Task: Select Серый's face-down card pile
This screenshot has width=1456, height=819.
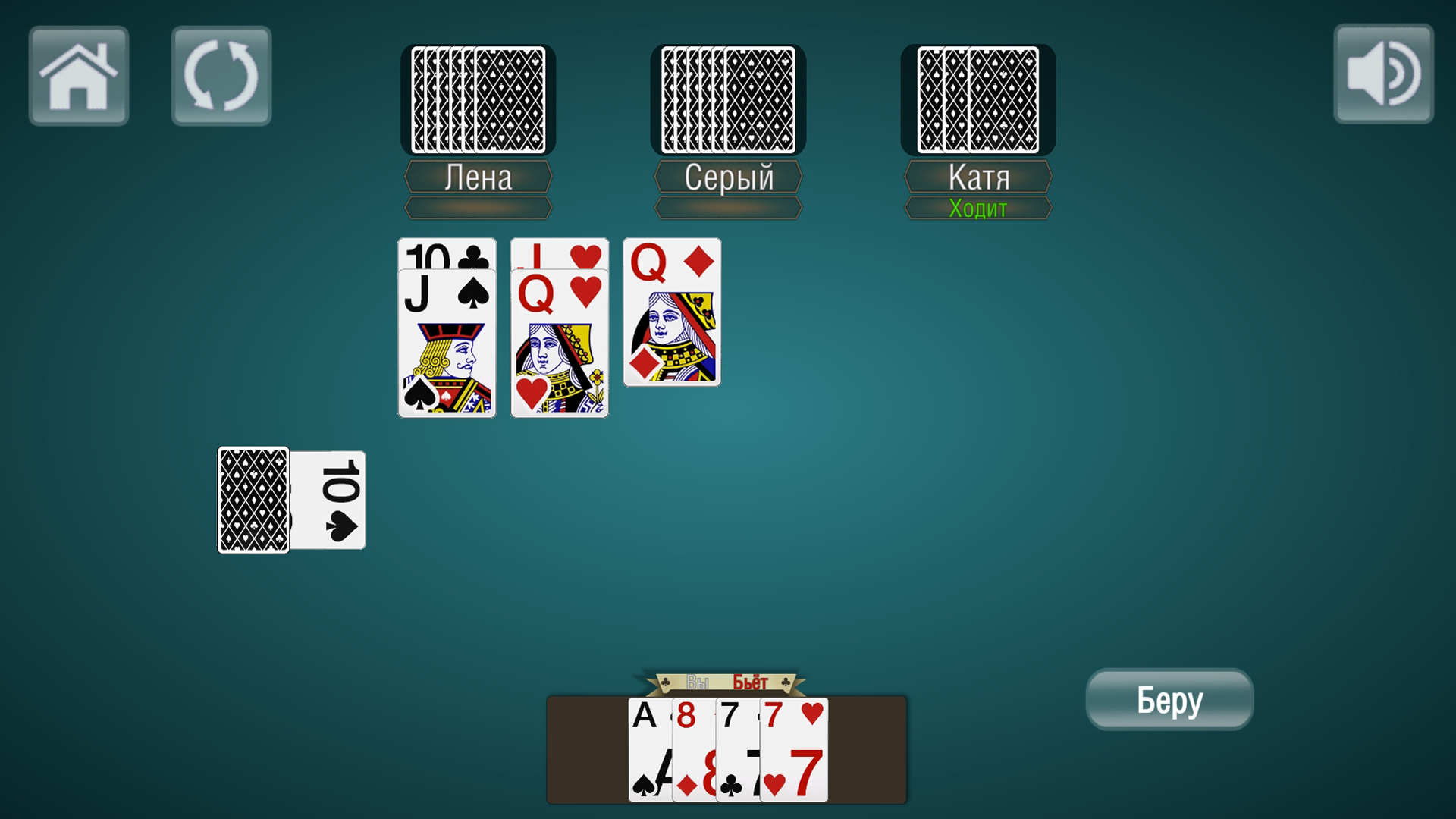Action: click(726, 99)
